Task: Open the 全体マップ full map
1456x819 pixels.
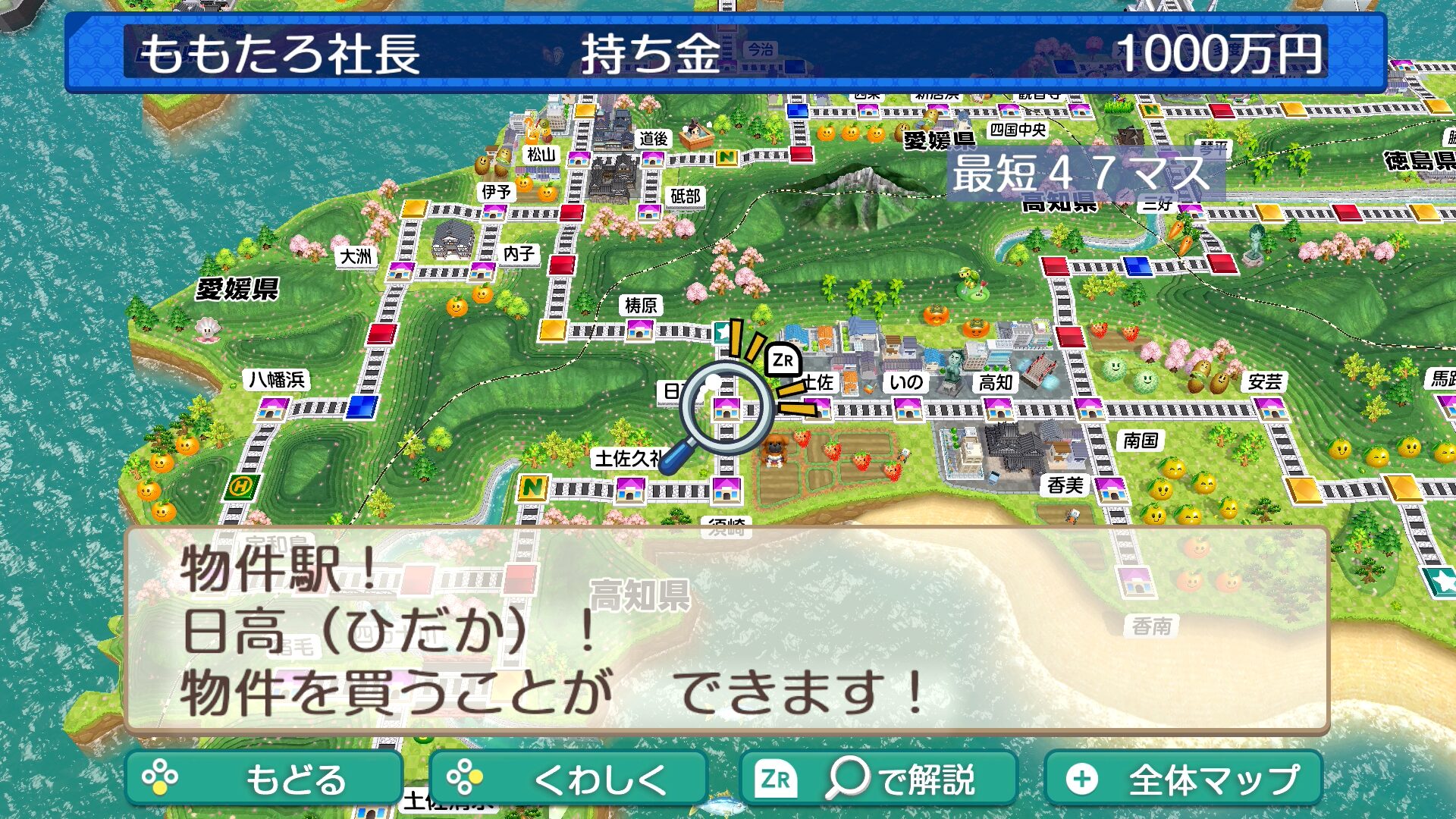Action: [1184, 778]
